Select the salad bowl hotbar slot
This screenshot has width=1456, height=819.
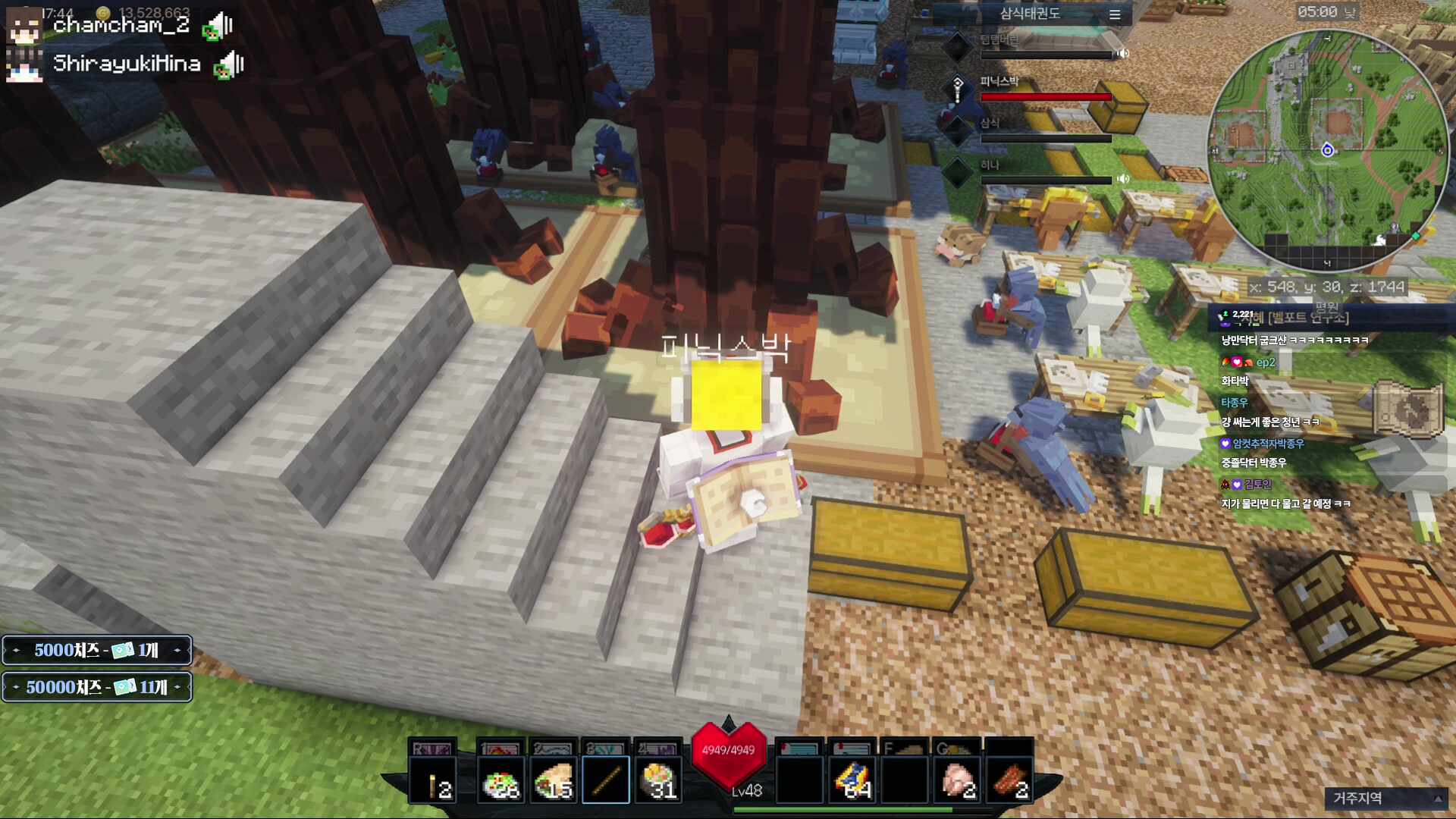pos(500,780)
